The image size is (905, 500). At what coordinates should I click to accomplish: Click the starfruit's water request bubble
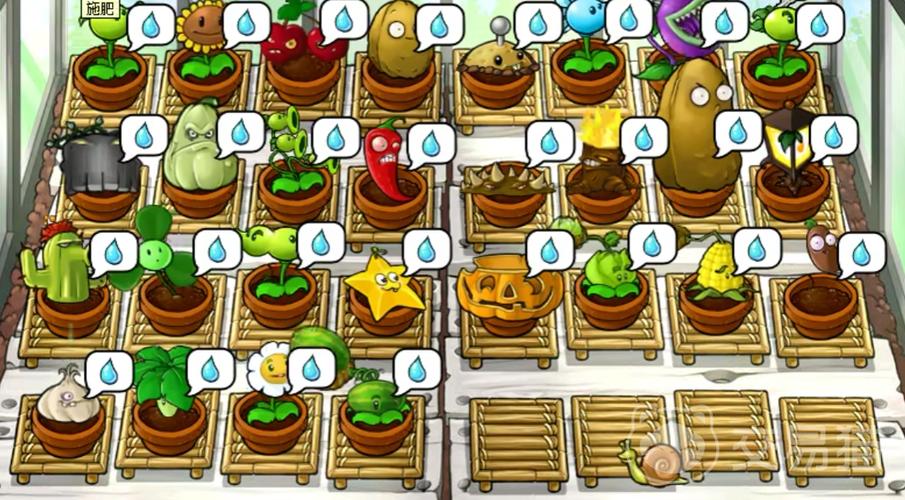click(x=427, y=250)
